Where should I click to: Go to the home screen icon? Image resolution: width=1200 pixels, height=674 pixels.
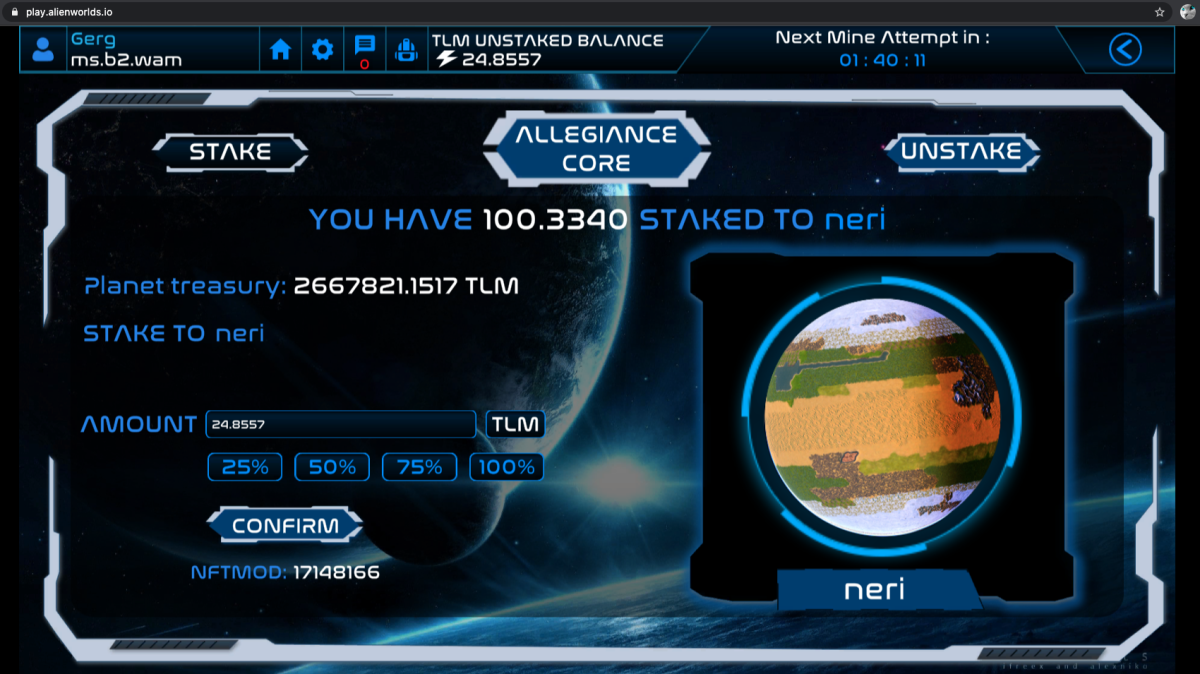click(x=281, y=49)
